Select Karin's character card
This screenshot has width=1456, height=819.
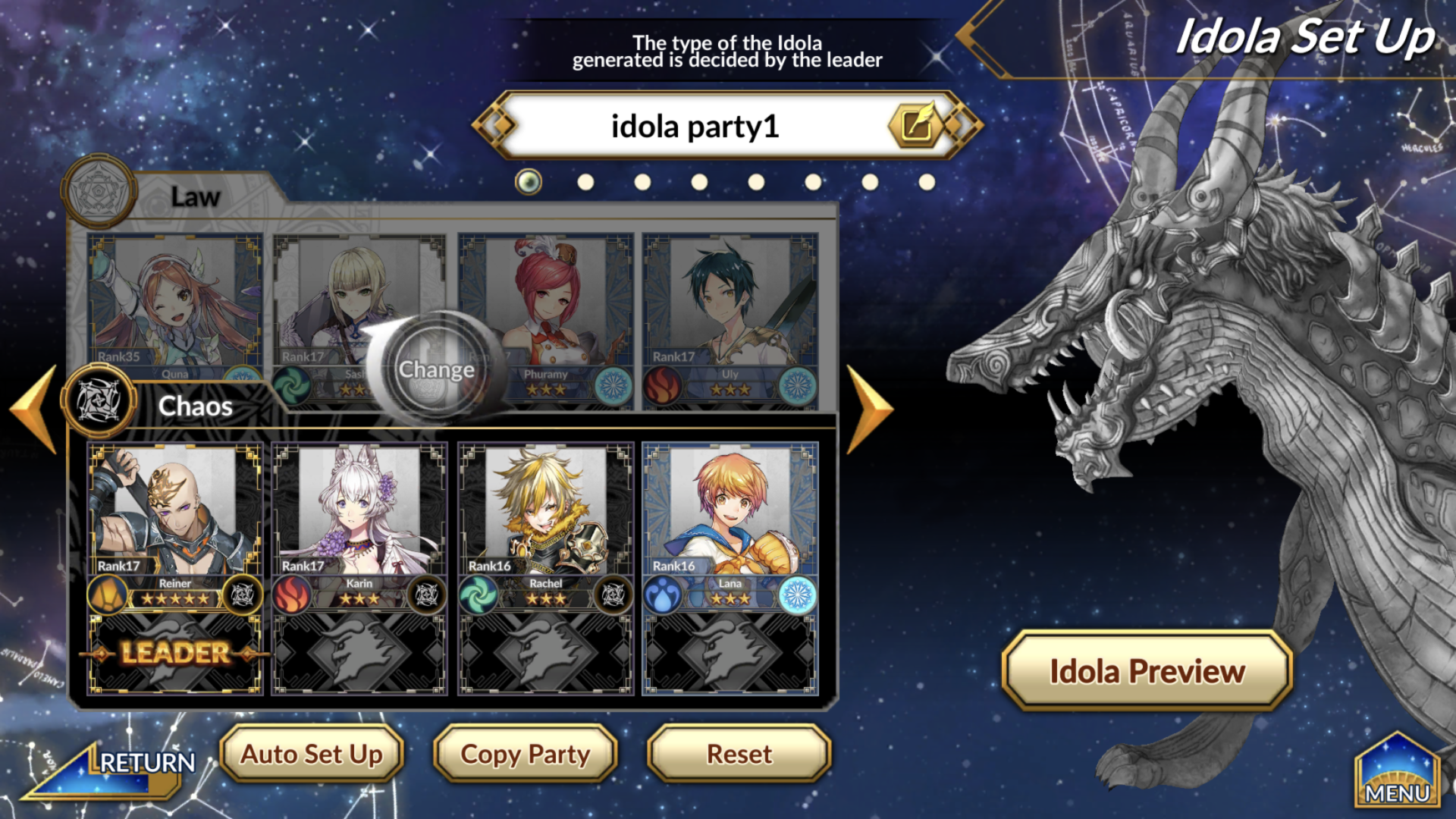pos(359,523)
